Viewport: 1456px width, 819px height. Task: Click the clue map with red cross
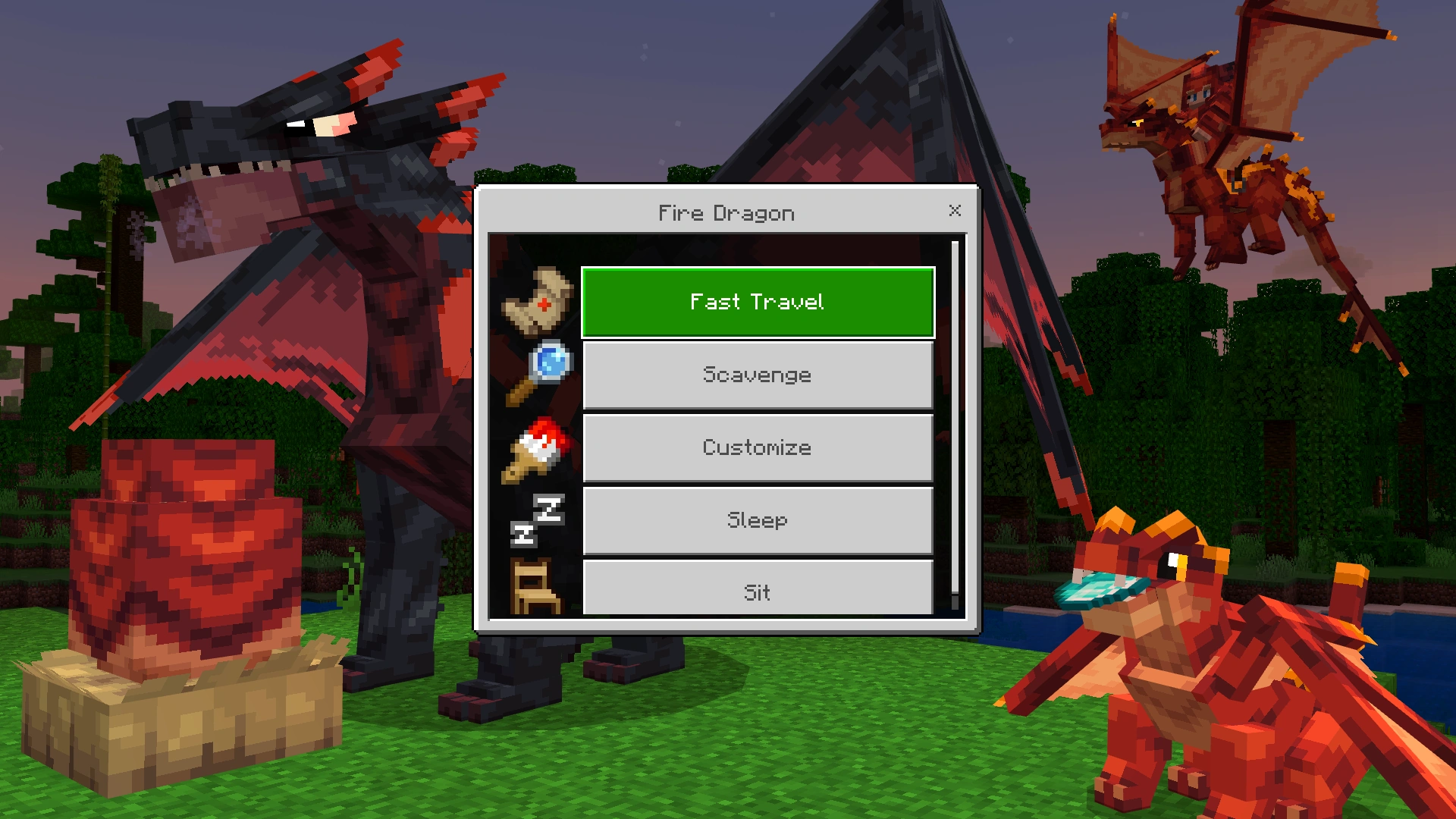(536, 301)
